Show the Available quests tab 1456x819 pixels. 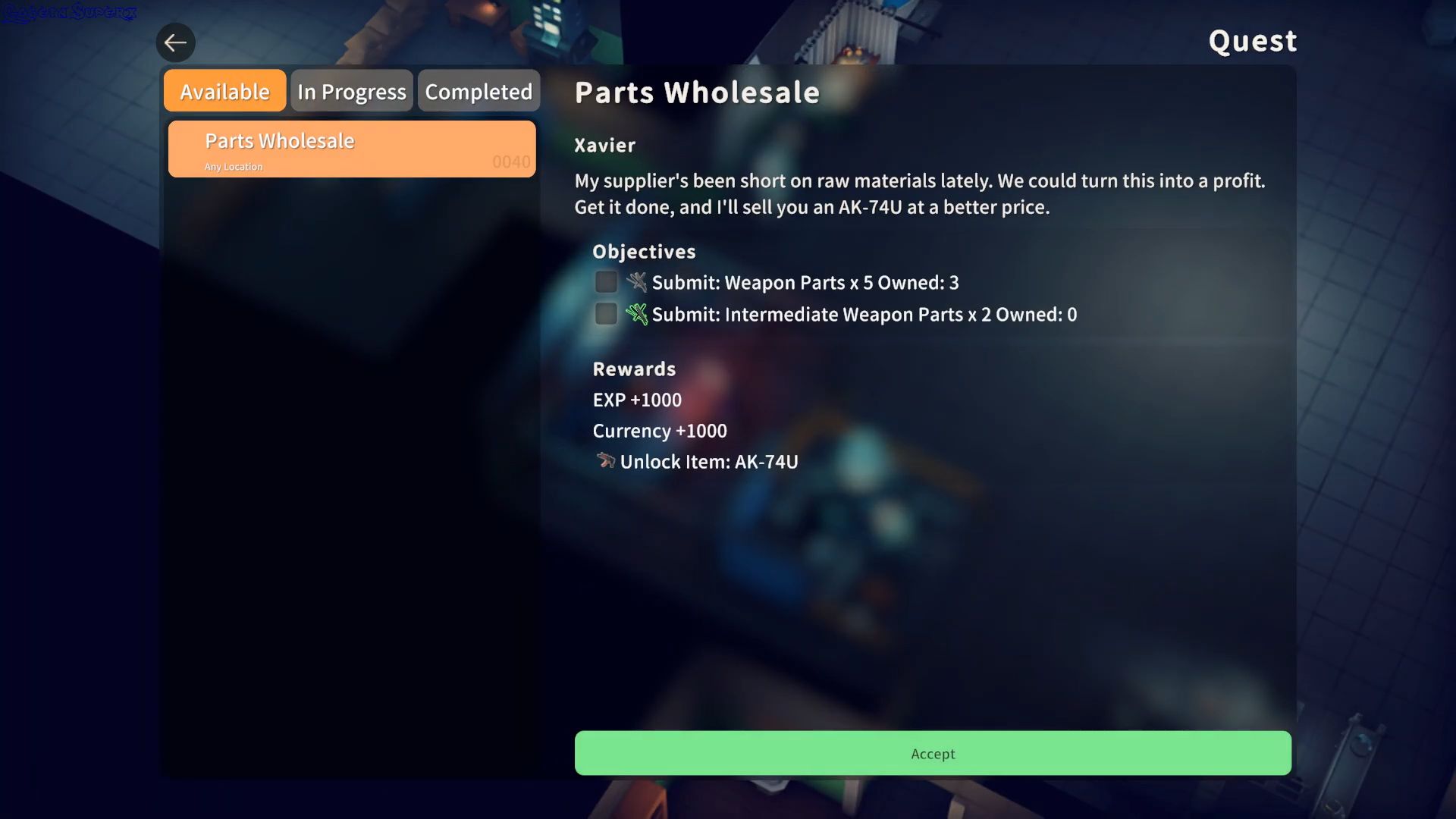click(224, 91)
